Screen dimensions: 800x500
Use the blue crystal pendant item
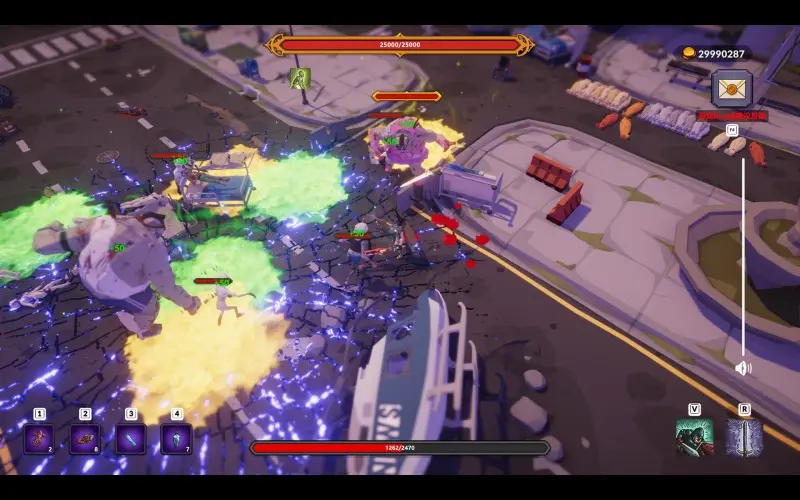click(x=176, y=439)
